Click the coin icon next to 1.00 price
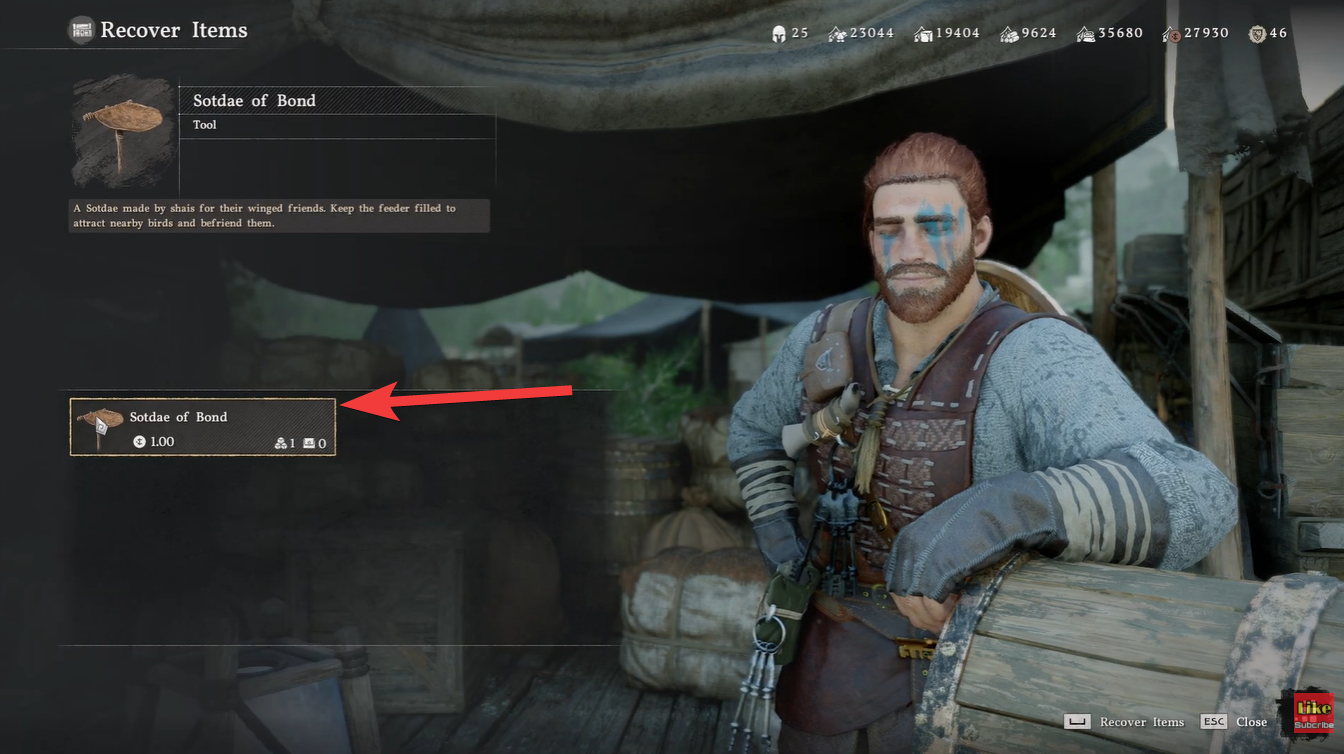Screen dimensions: 1344x754 141,441
